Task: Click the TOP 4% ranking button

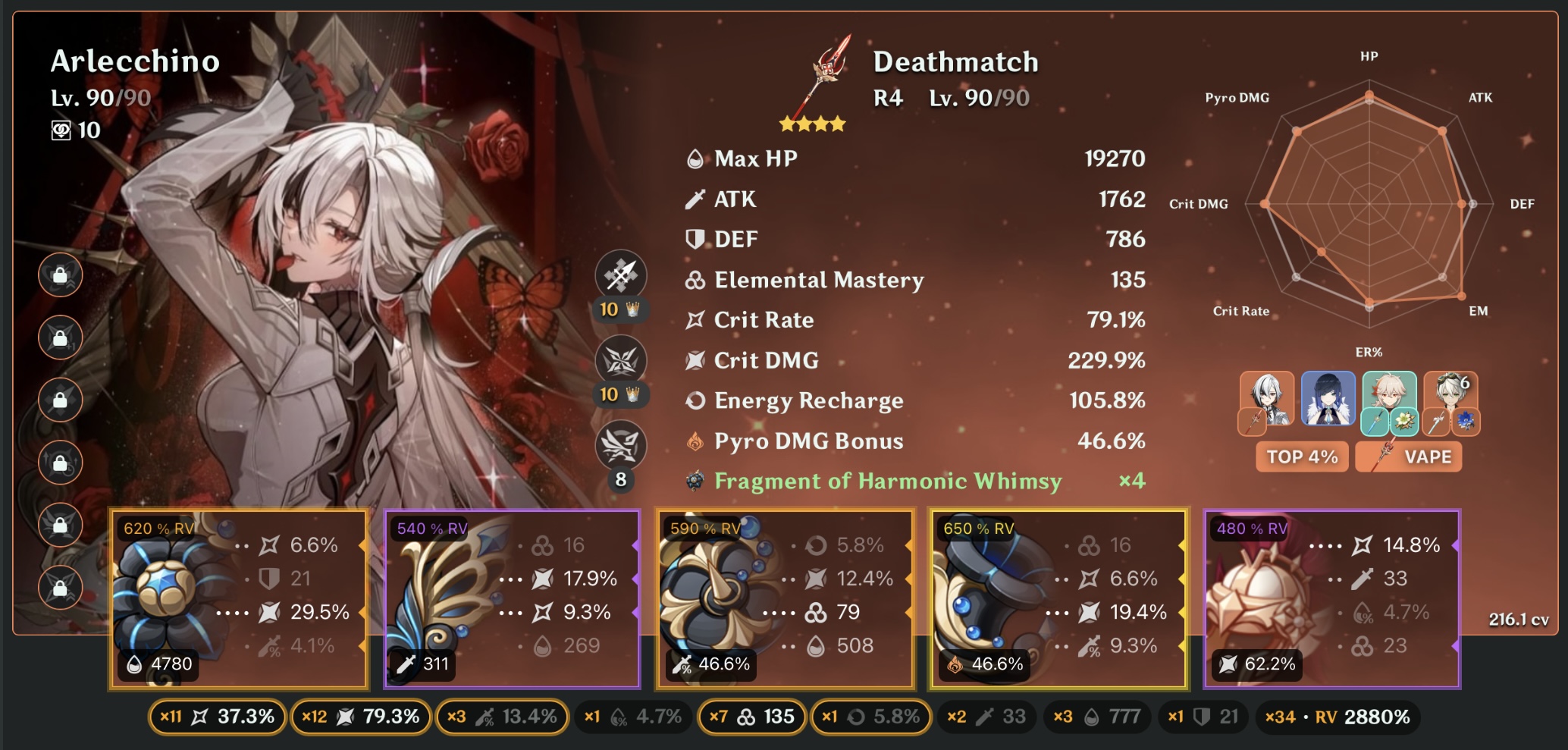Action: pos(1301,457)
